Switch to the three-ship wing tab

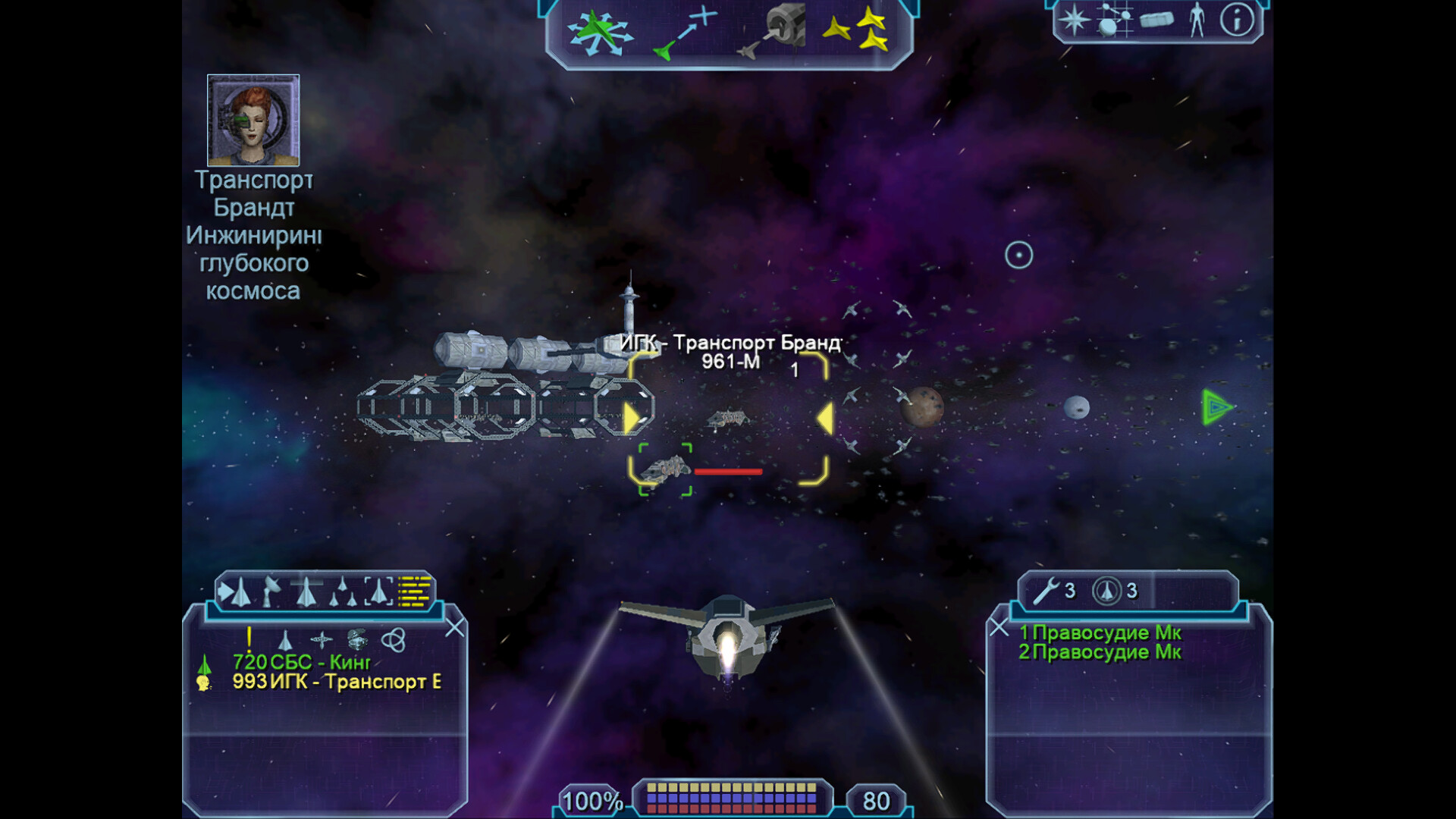click(343, 591)
